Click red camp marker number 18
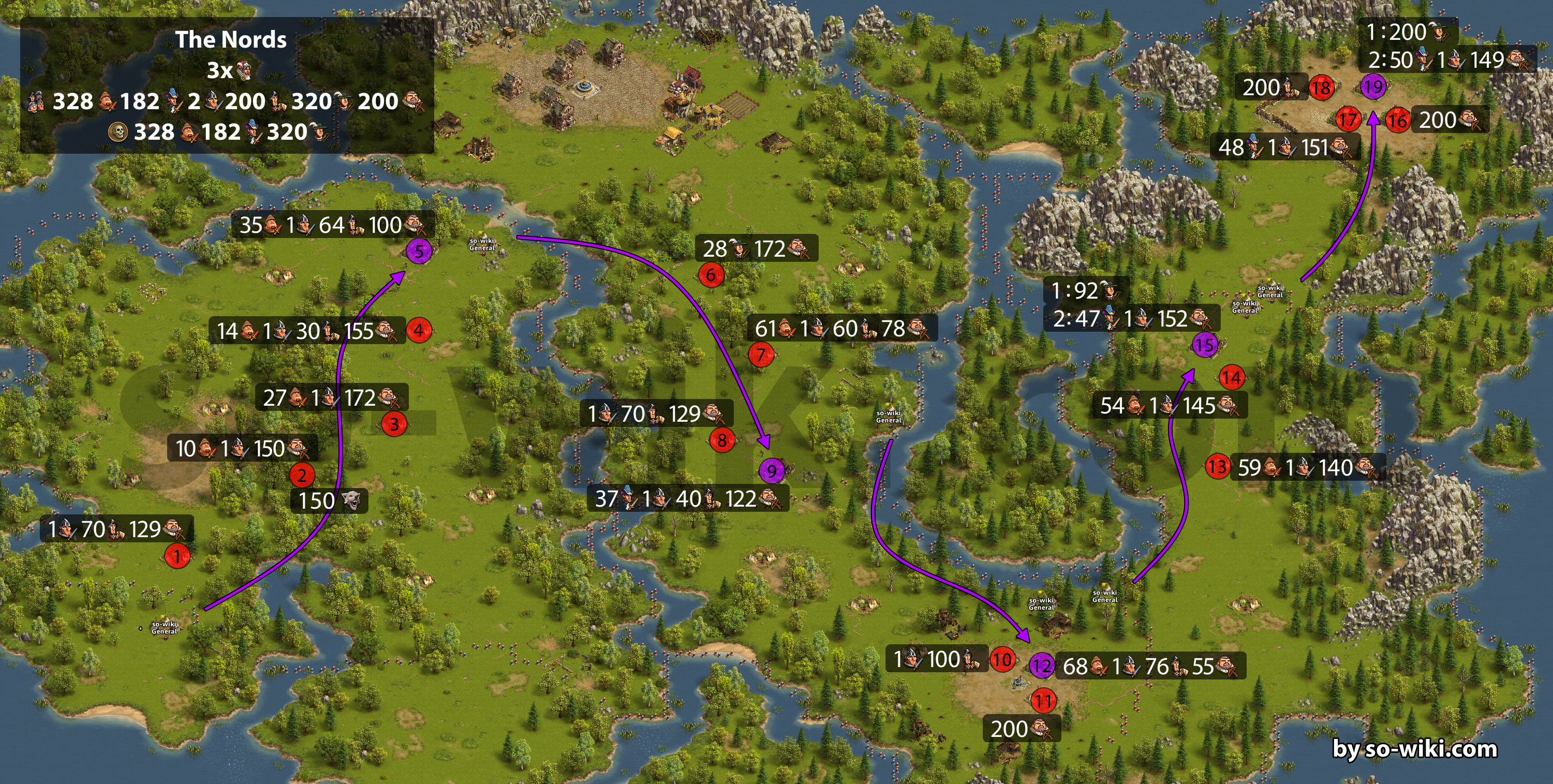The image size is (1553, 784). pos(1322,88)
